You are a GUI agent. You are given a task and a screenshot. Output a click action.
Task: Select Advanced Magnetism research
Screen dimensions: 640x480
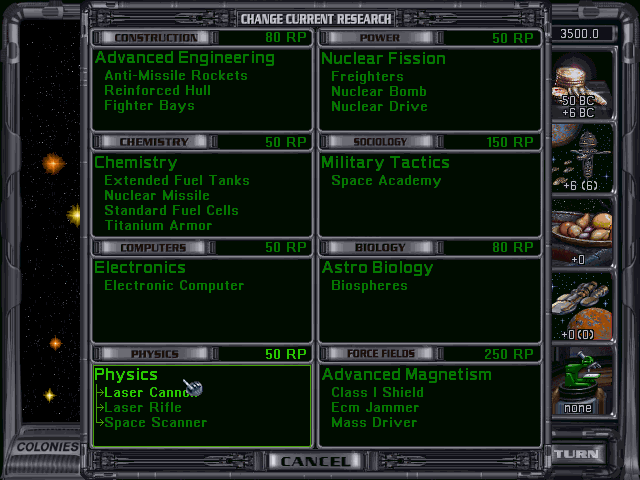pyautogui.click(x=406, y=374)
